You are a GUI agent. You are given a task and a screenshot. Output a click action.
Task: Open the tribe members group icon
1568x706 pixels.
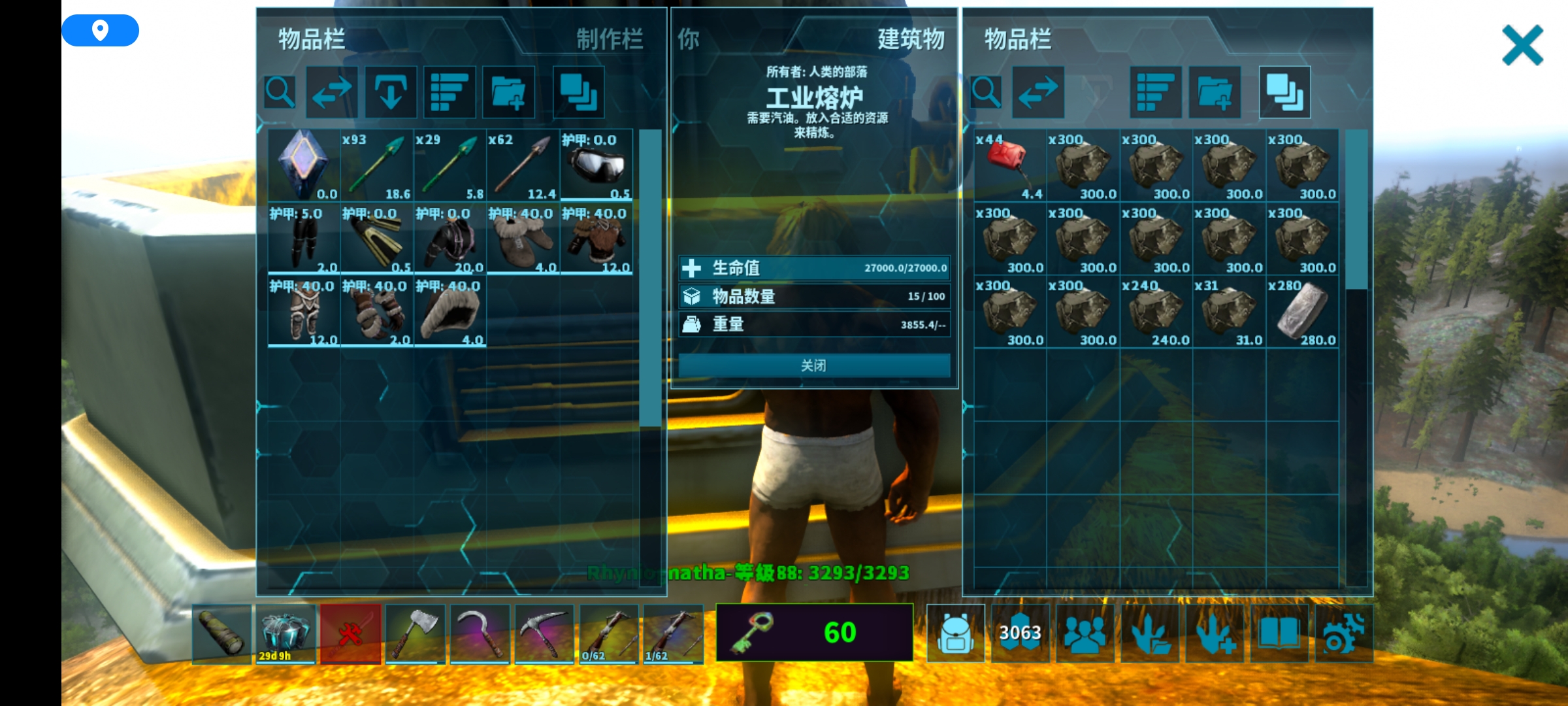pyautogui.click(x=1085, y=633)
